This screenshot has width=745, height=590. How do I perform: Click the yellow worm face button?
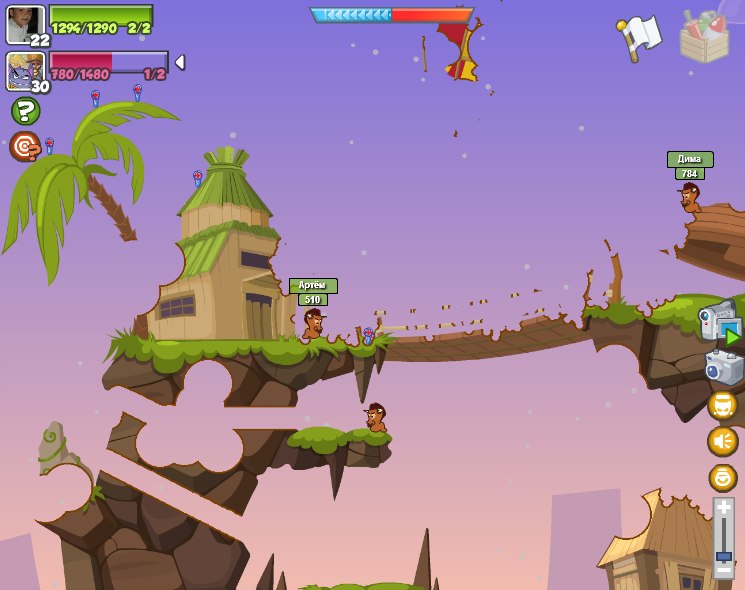pyautogui.click(x=722, y=405)
